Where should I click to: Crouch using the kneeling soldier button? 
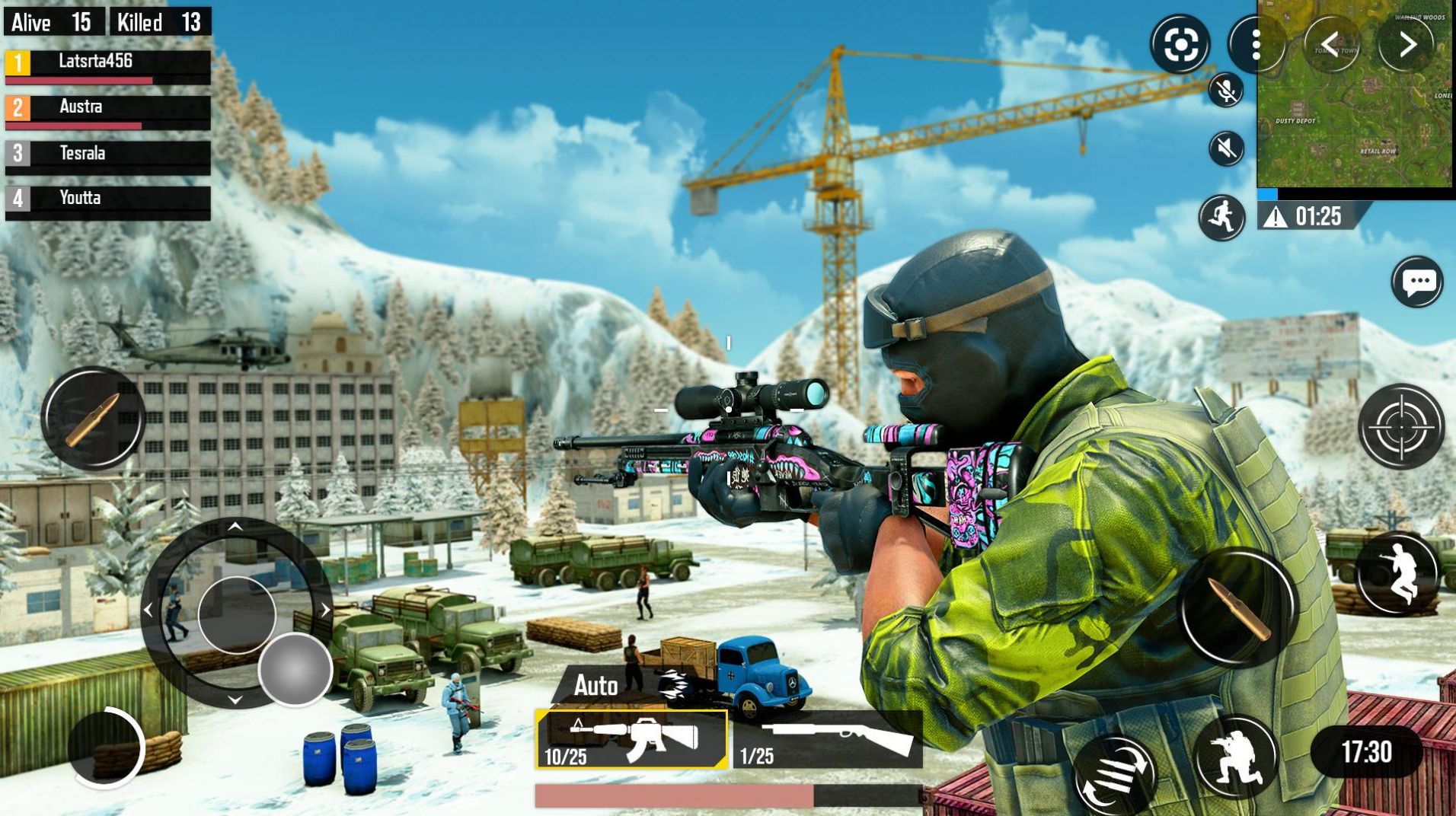pos(1235,757)
